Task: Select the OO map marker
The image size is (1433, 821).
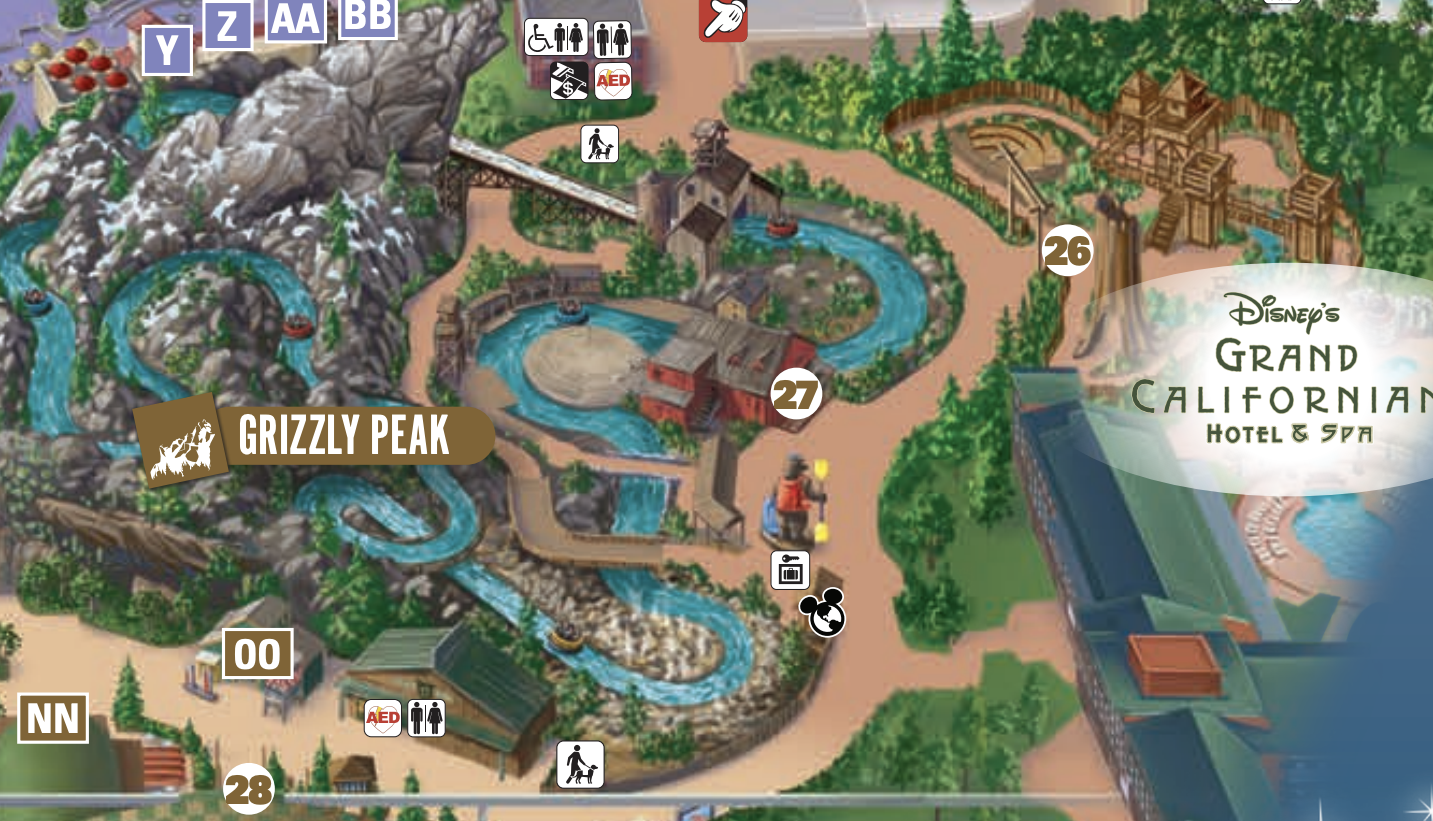Action: (x=258, y=654)
